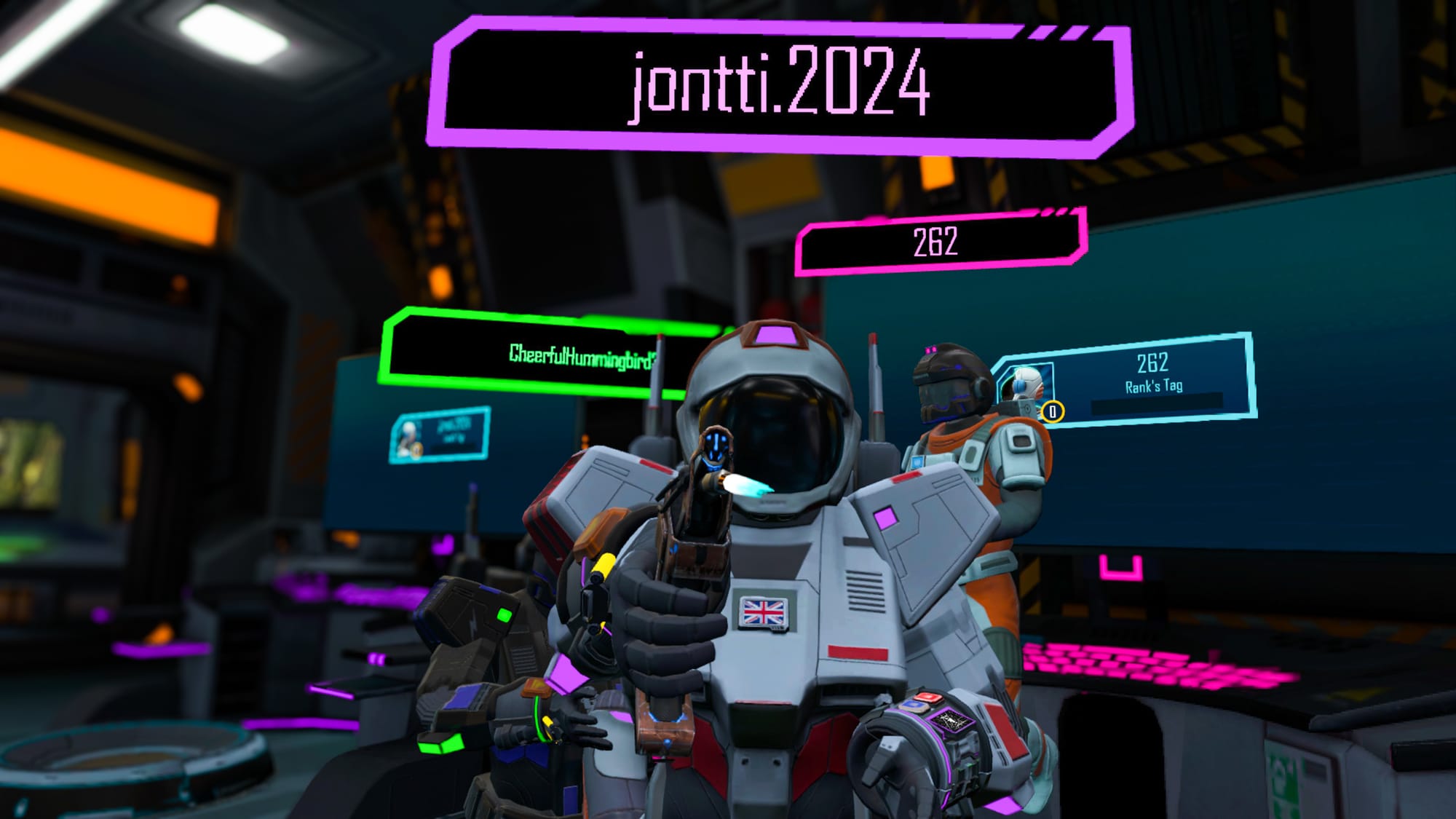Image resolution: width=1456 pixels, height=819 pixels.
Task: Select the jontti.2024 purple name tag
Action: [779, 86]
